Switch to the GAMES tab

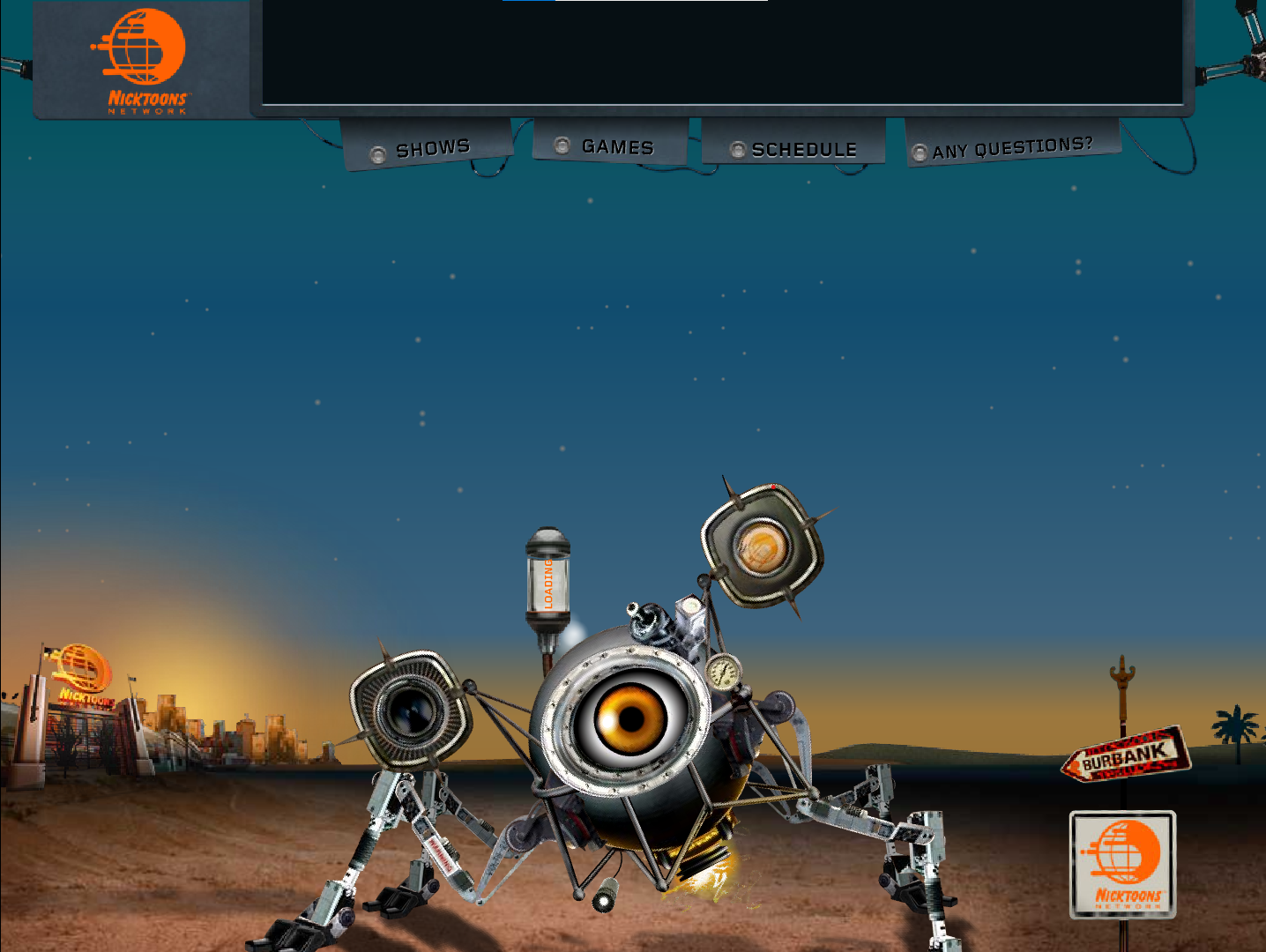point(617,146)
